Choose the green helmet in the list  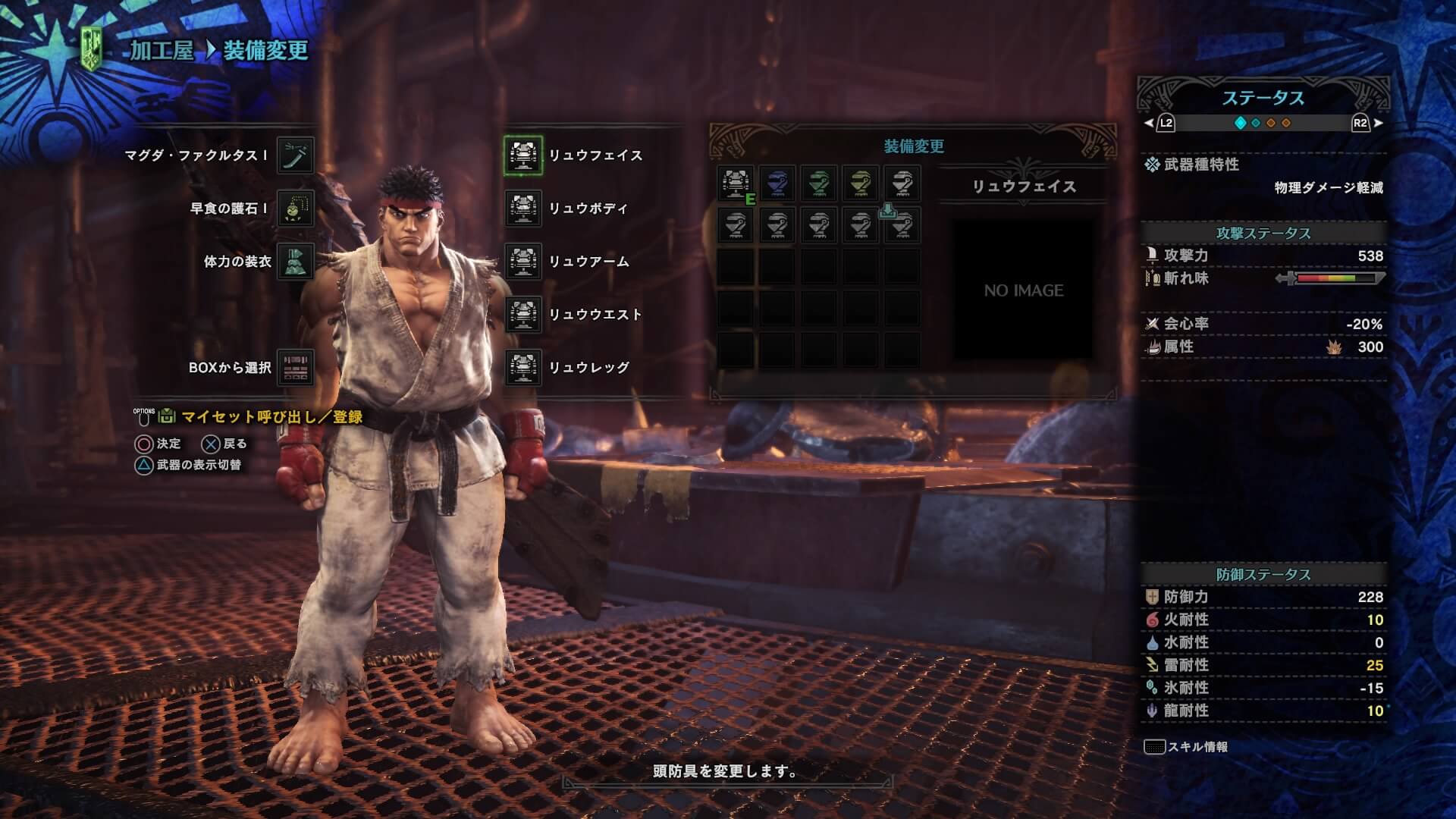[x=819, y=184]
